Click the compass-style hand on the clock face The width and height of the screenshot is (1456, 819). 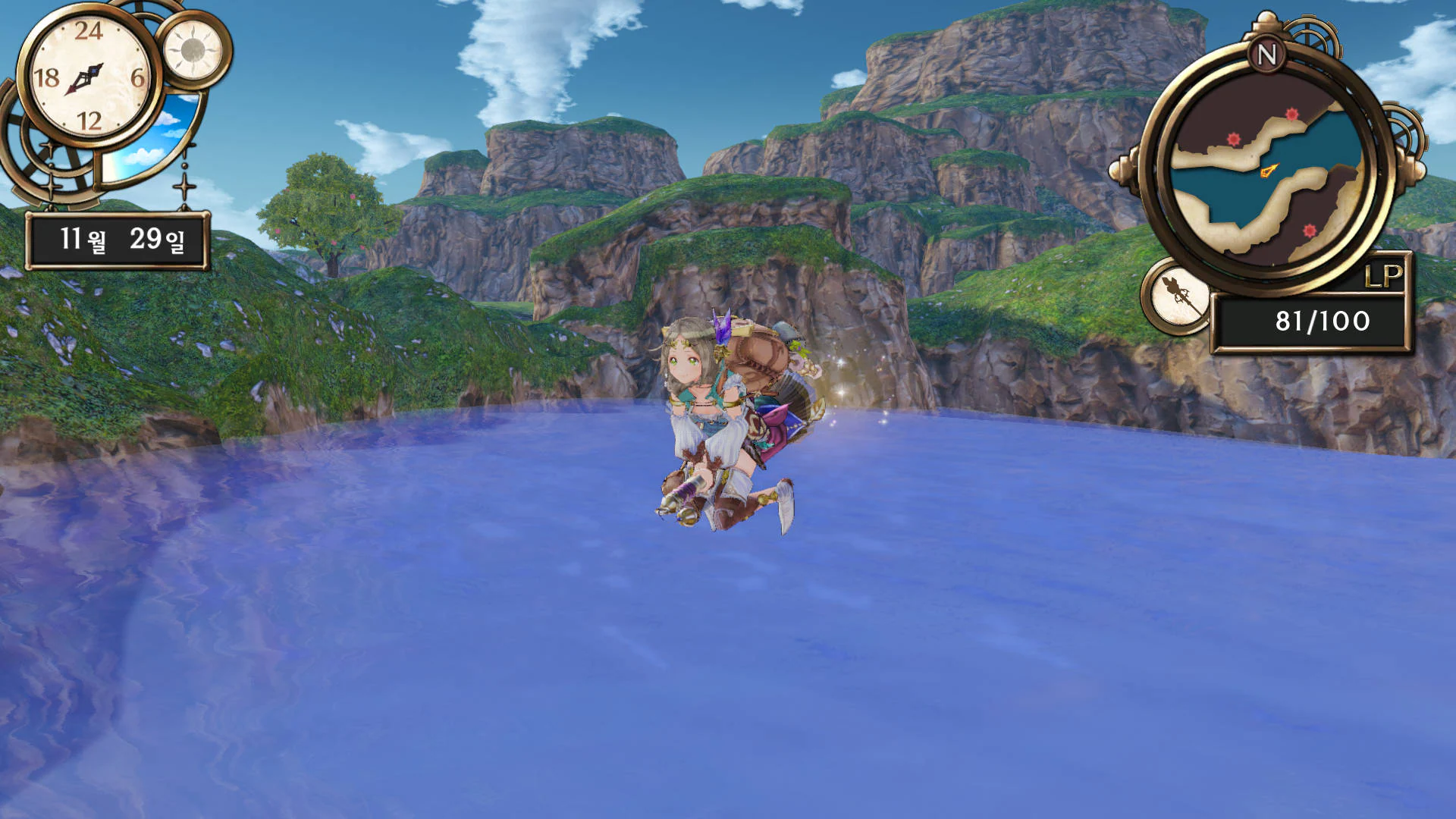click(x=86, y=77)
